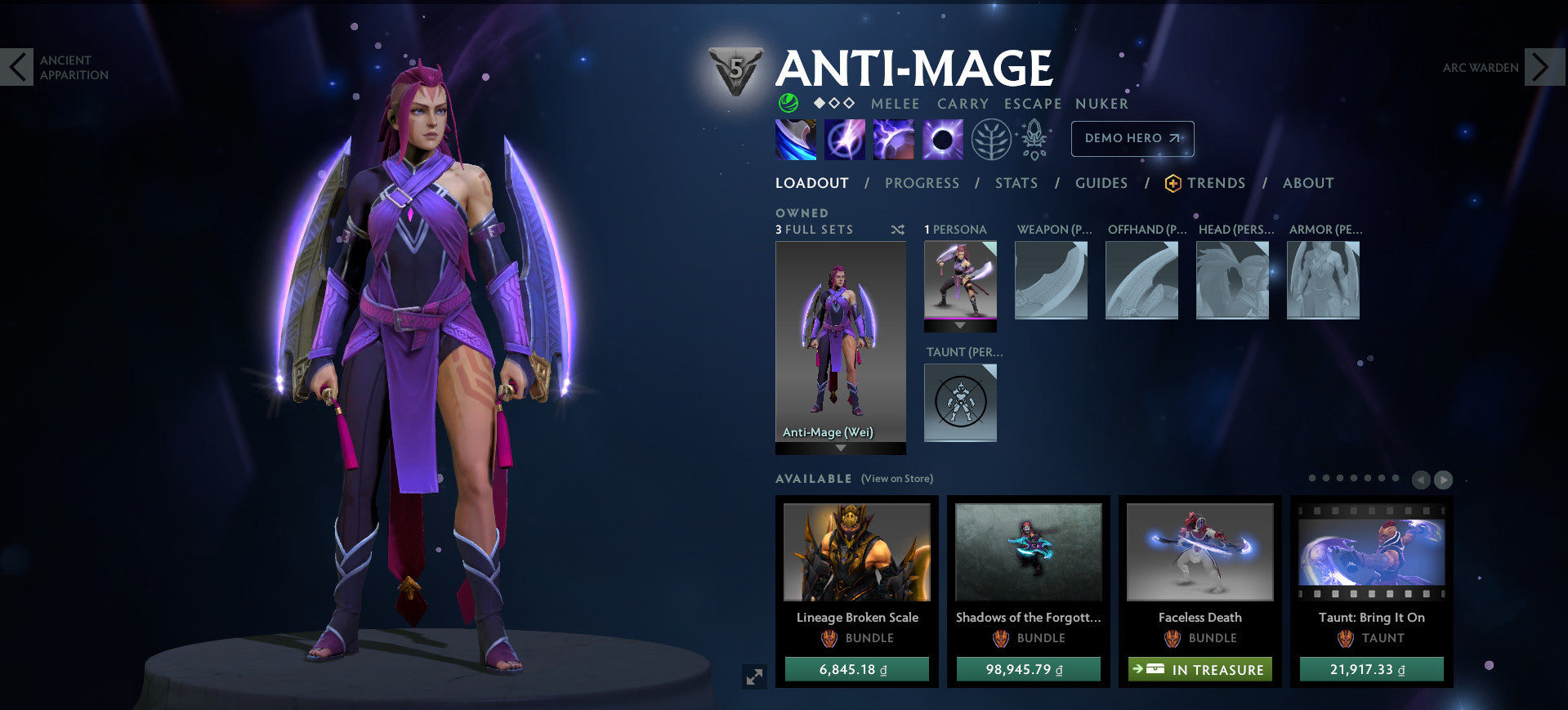1568x710 pixels.
Task: Expand hero model view with the arrows icon
Action: pos(756,676)
